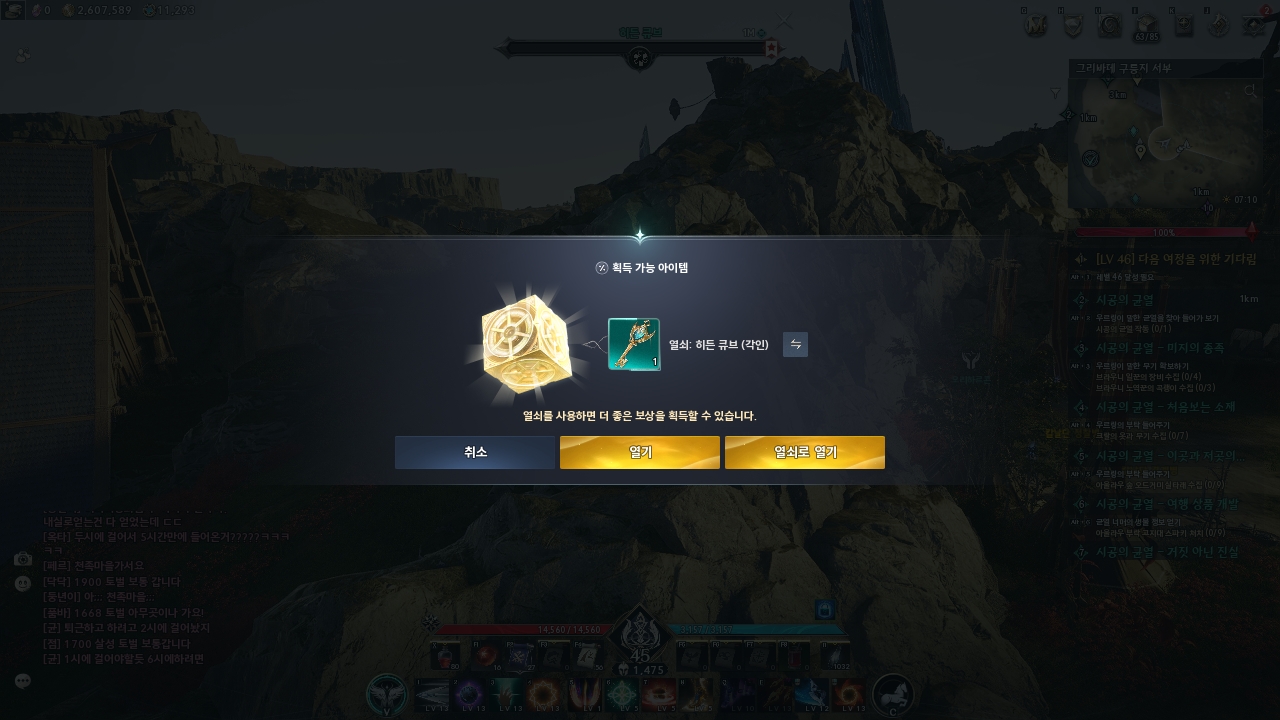The width and height of the screenshot is (1280, 720).
Task: Click the 열쇠: 히든 큐브 item thumbnail
Action: pyautogui.click(x=633, y=344)
